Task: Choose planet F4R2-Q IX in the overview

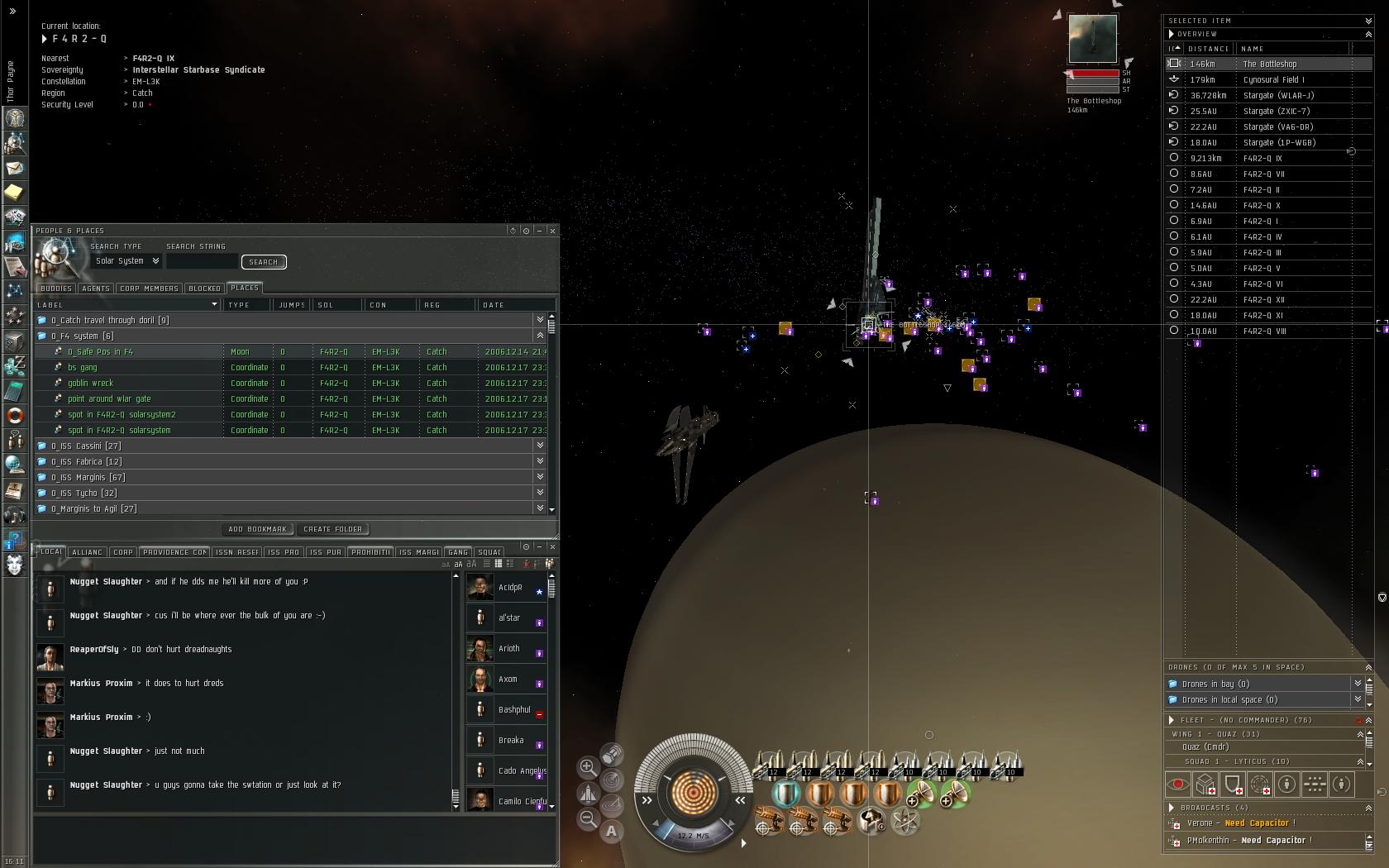Action: [x=1263, y=159]
